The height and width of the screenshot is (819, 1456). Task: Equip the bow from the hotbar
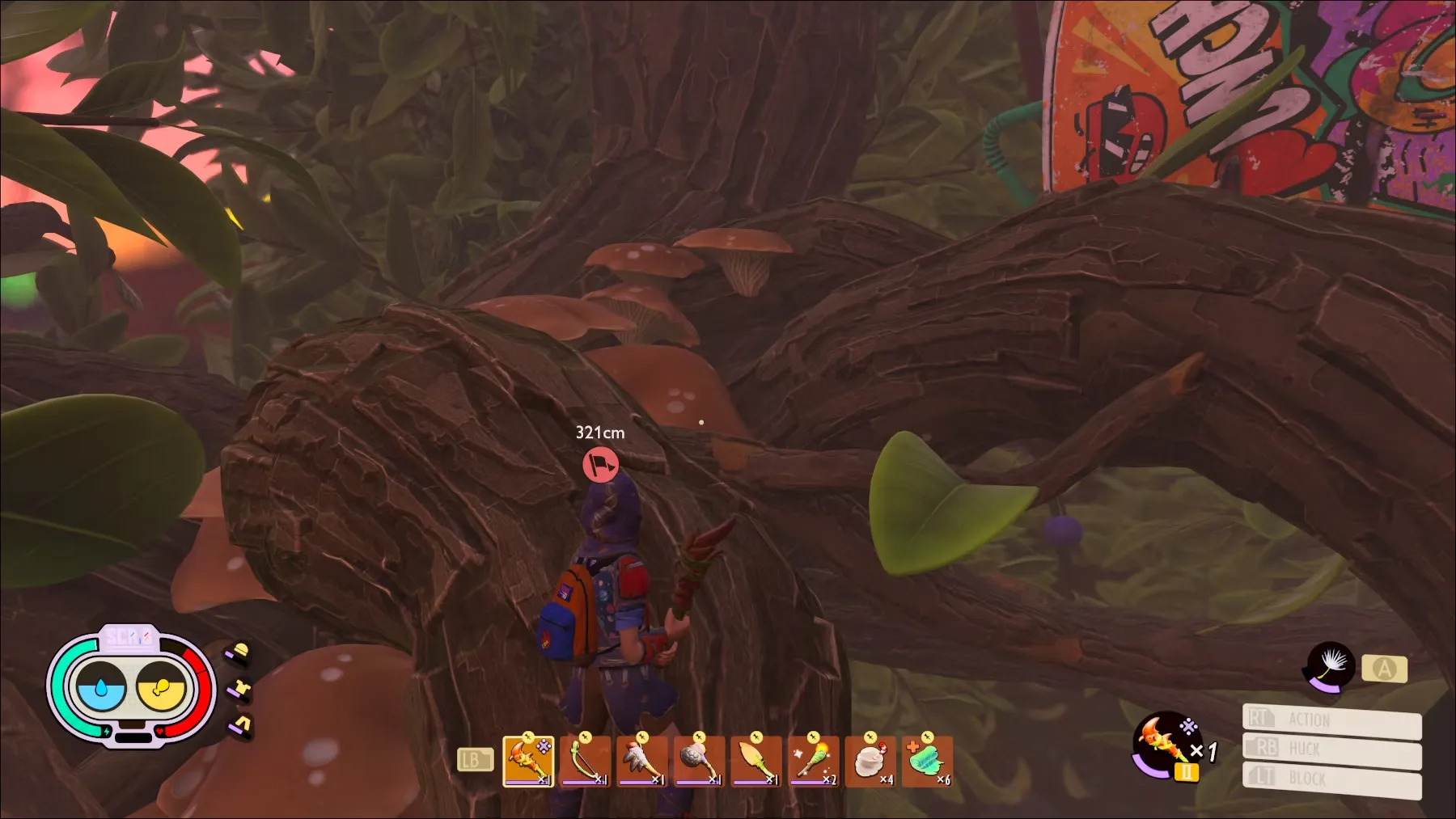click(x=585, y=761)
